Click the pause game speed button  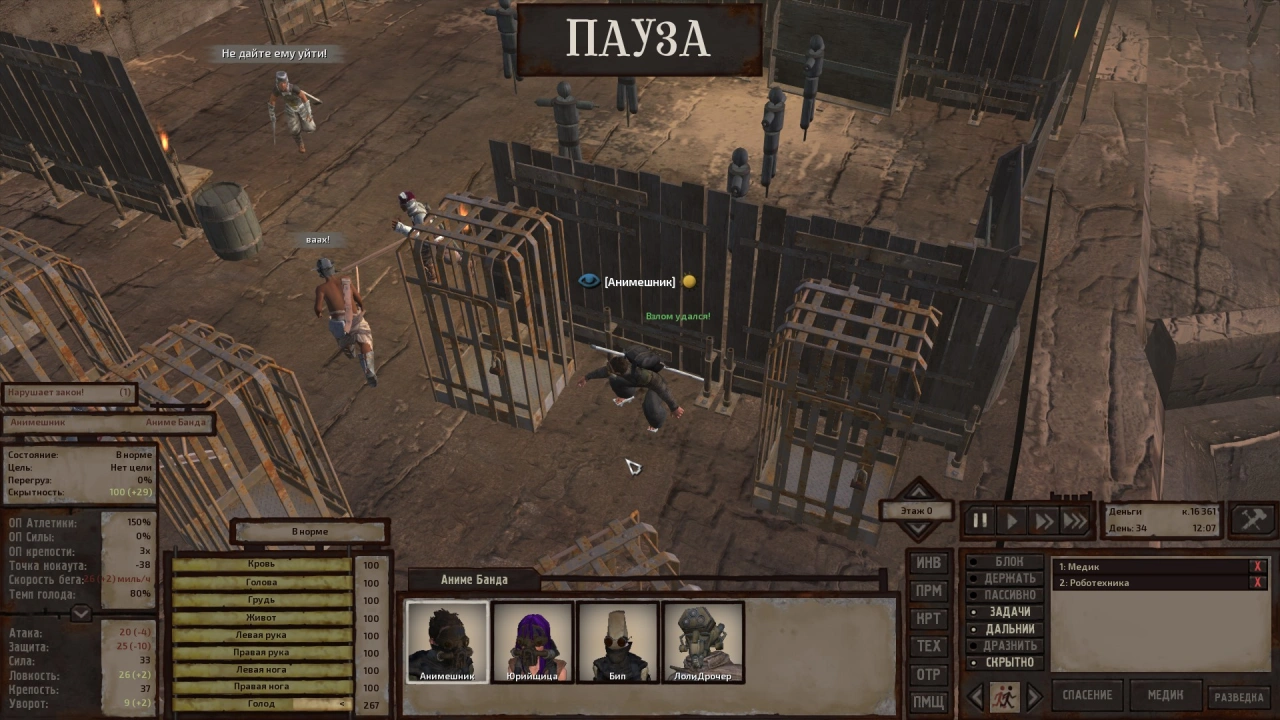coord(980,521)
